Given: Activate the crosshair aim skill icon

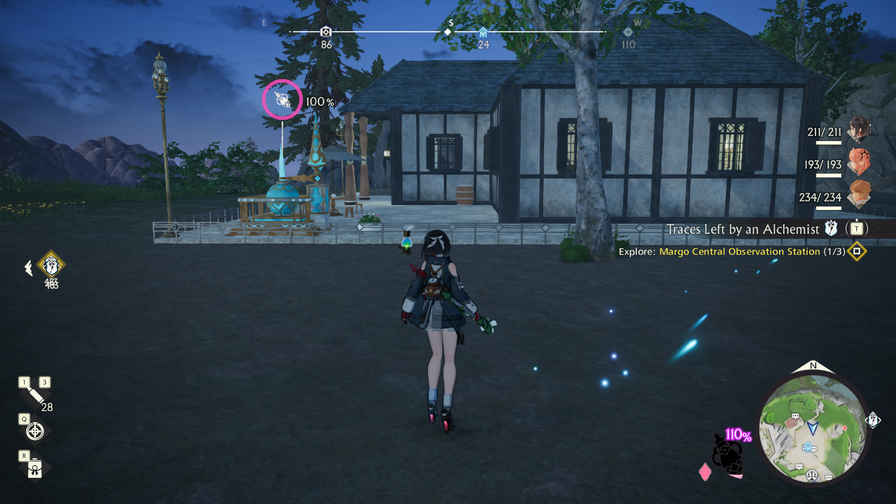Looking at the screenshot, I should pos(35,431).
